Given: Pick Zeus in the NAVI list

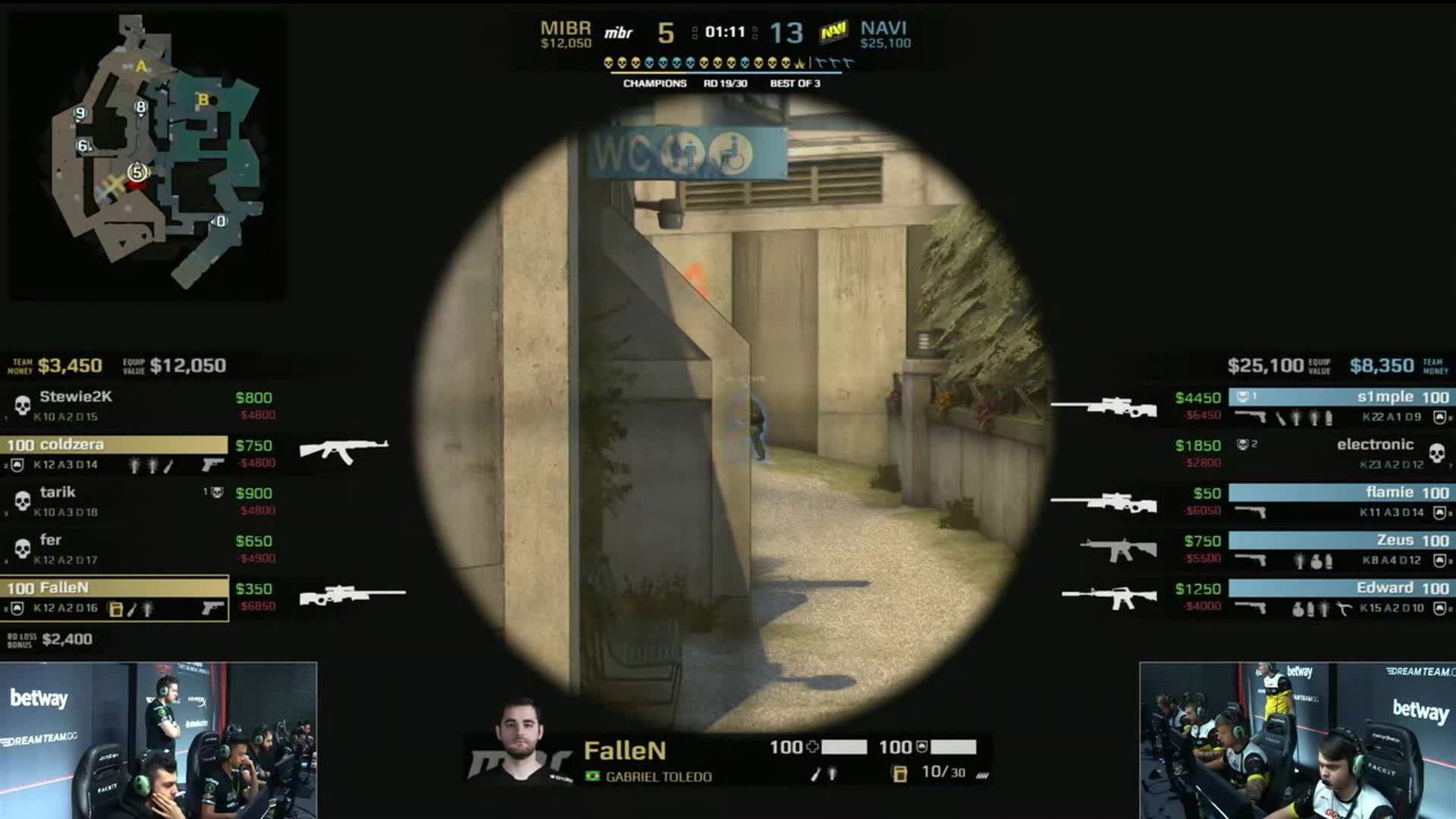Looking at the screenshot, I should (x=1339, y=549).
